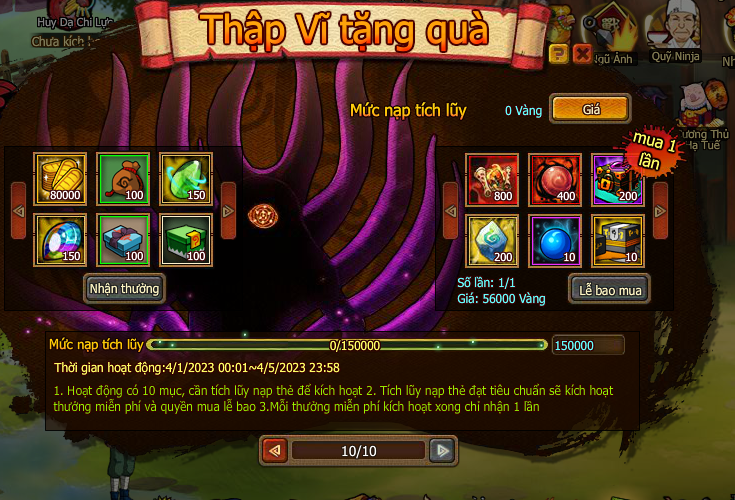Select the brown pouch reward slot

coord(122,178)
